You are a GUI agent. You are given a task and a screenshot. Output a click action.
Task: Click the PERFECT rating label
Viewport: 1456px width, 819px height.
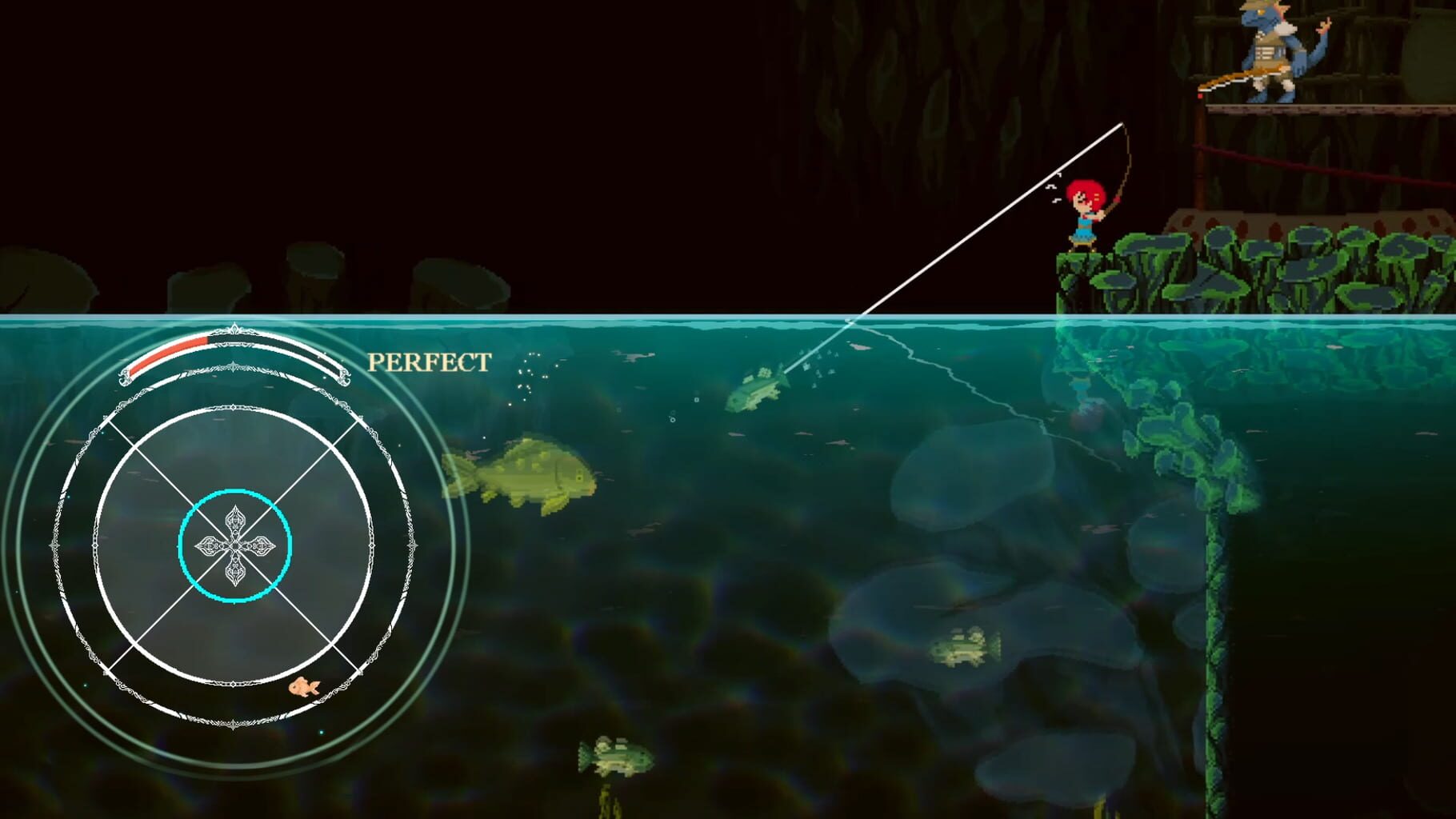click(x=429, y=362)
